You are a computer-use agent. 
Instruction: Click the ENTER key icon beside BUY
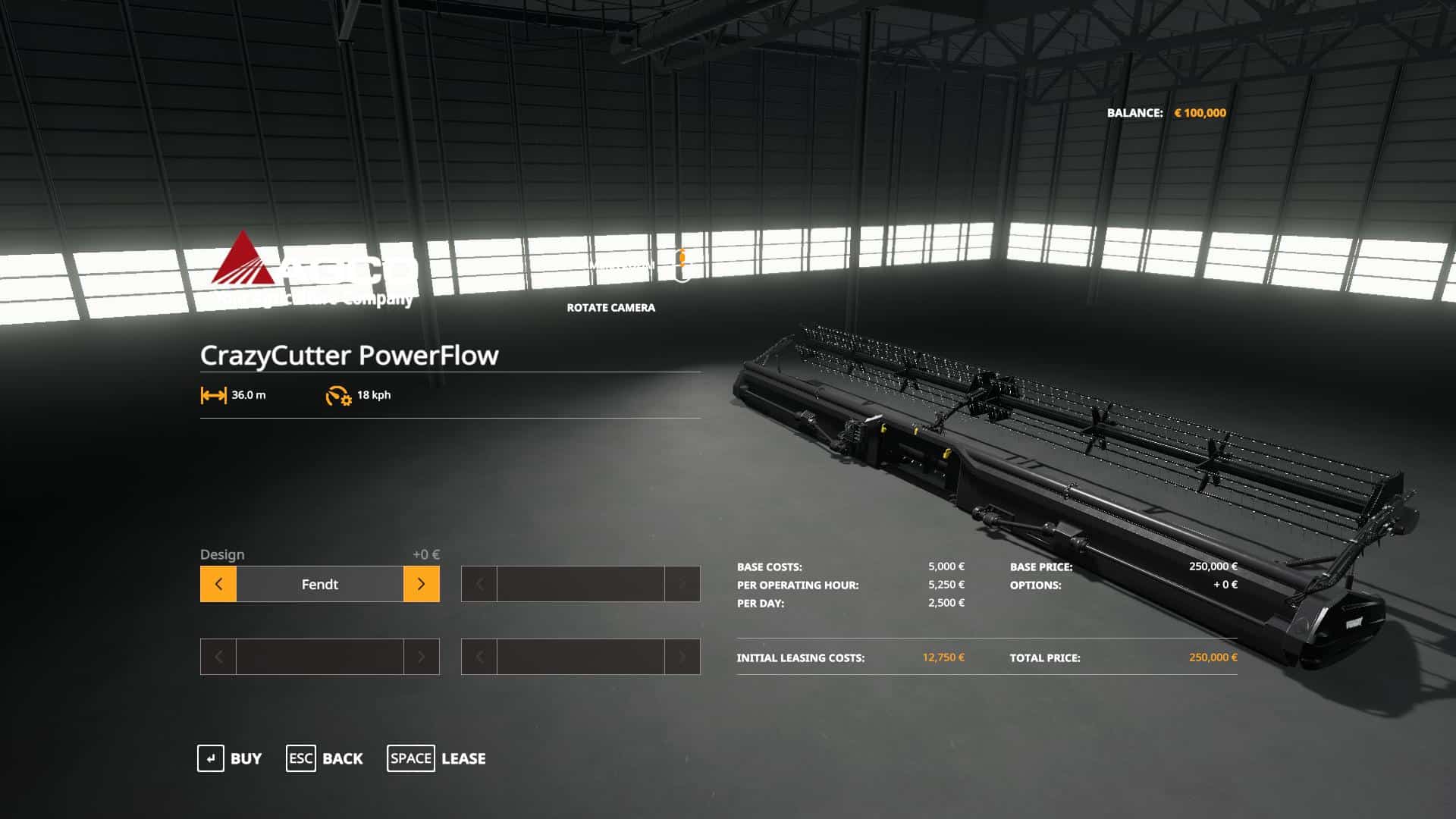(210, 758)
